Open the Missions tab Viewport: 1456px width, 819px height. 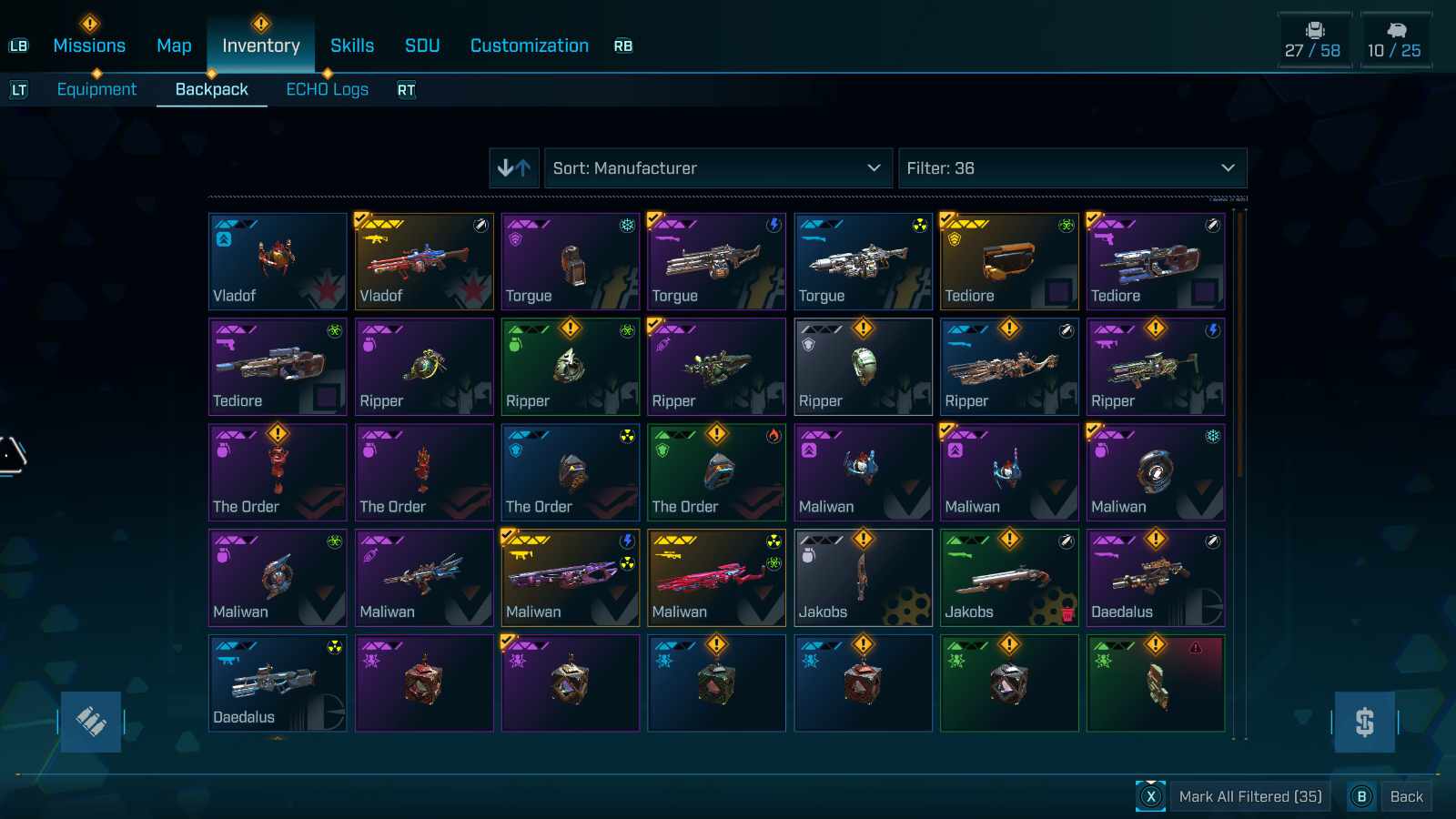pos(89,45)
